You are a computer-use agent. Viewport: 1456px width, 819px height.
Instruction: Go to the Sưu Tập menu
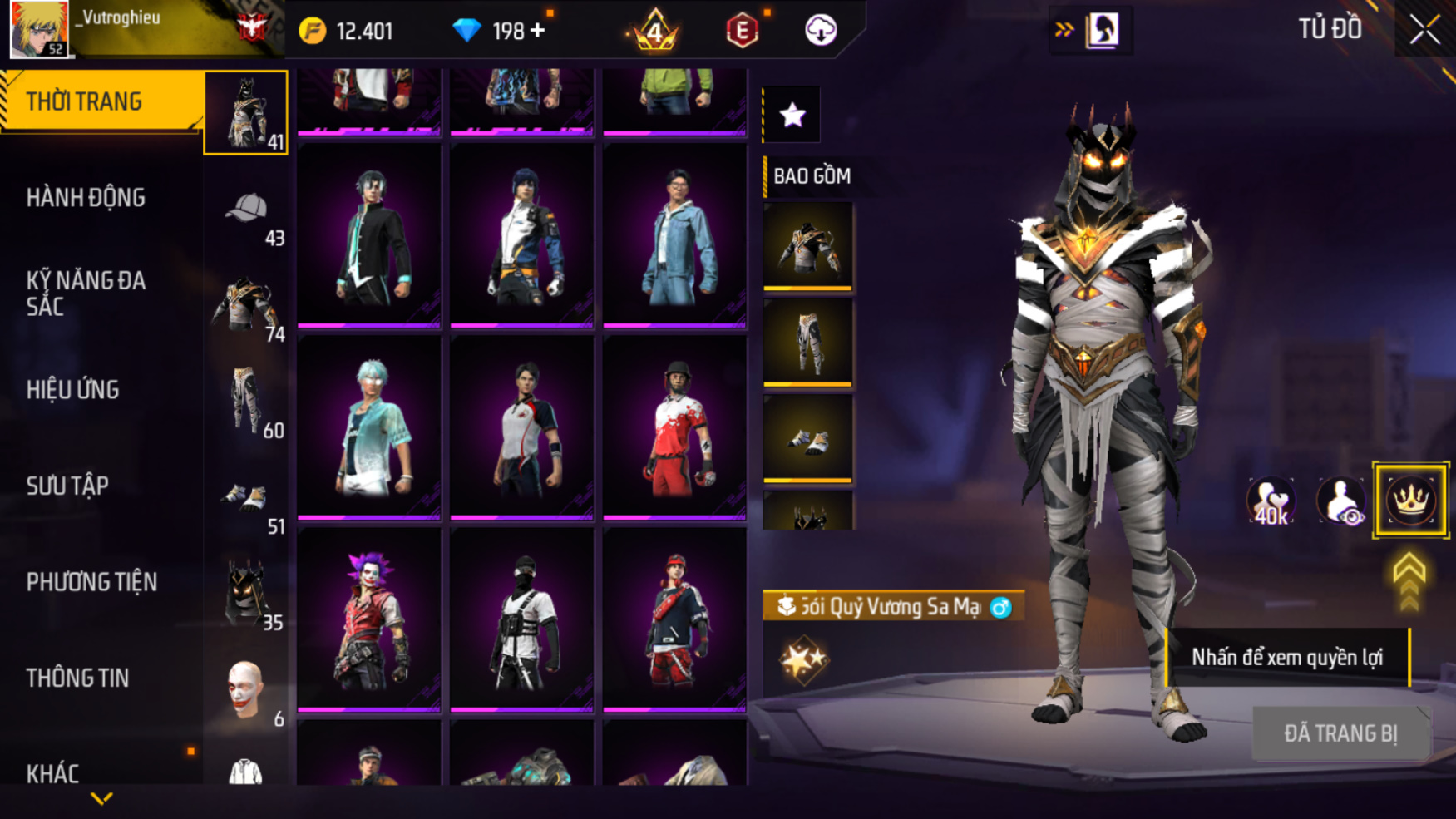coord(67,486)
